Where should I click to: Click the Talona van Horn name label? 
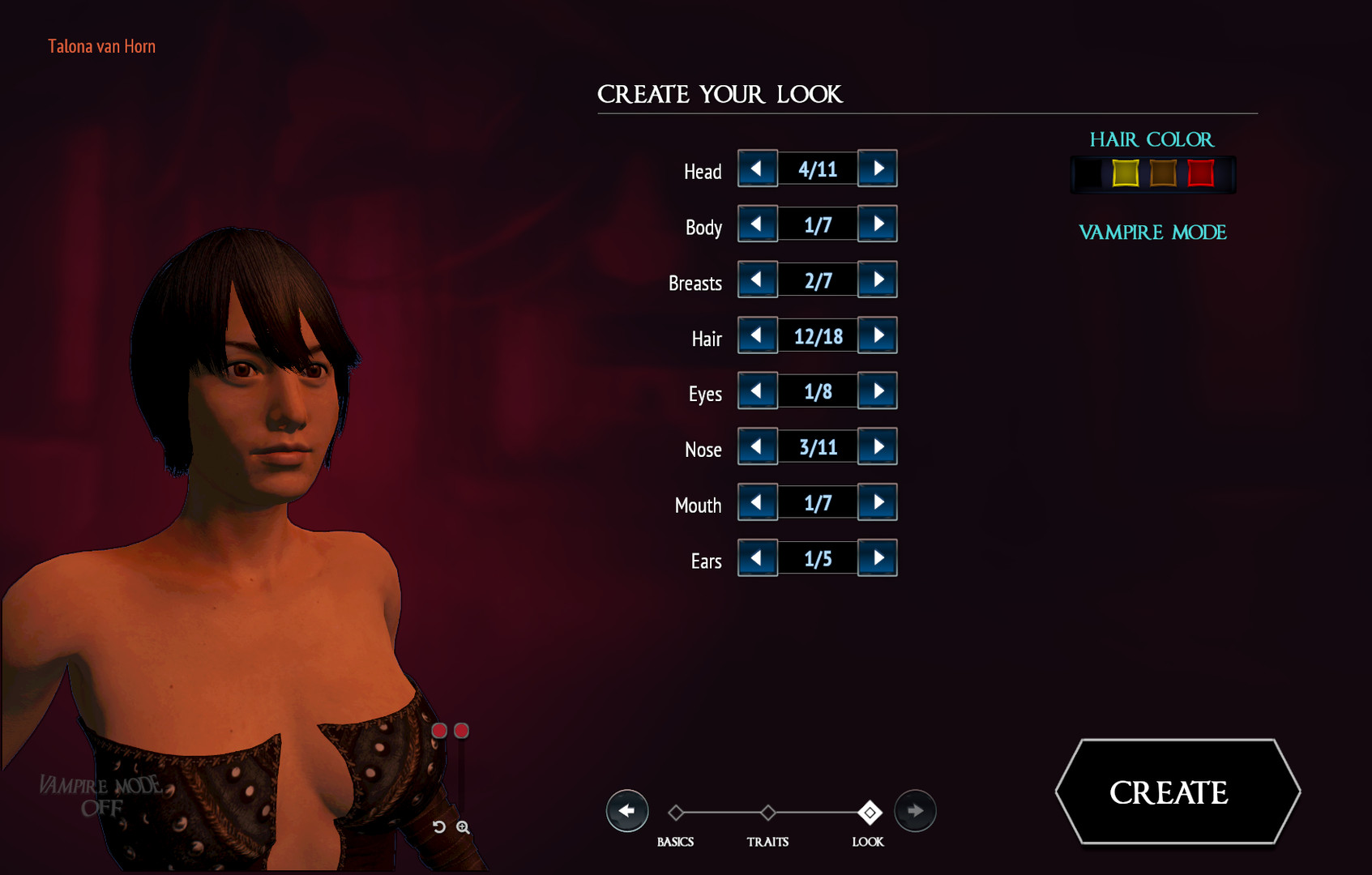(101, 45)
